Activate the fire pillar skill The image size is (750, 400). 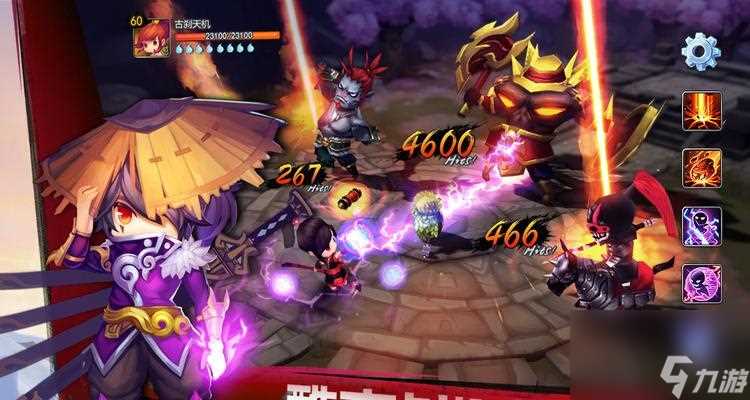click(x=701, y=110)
